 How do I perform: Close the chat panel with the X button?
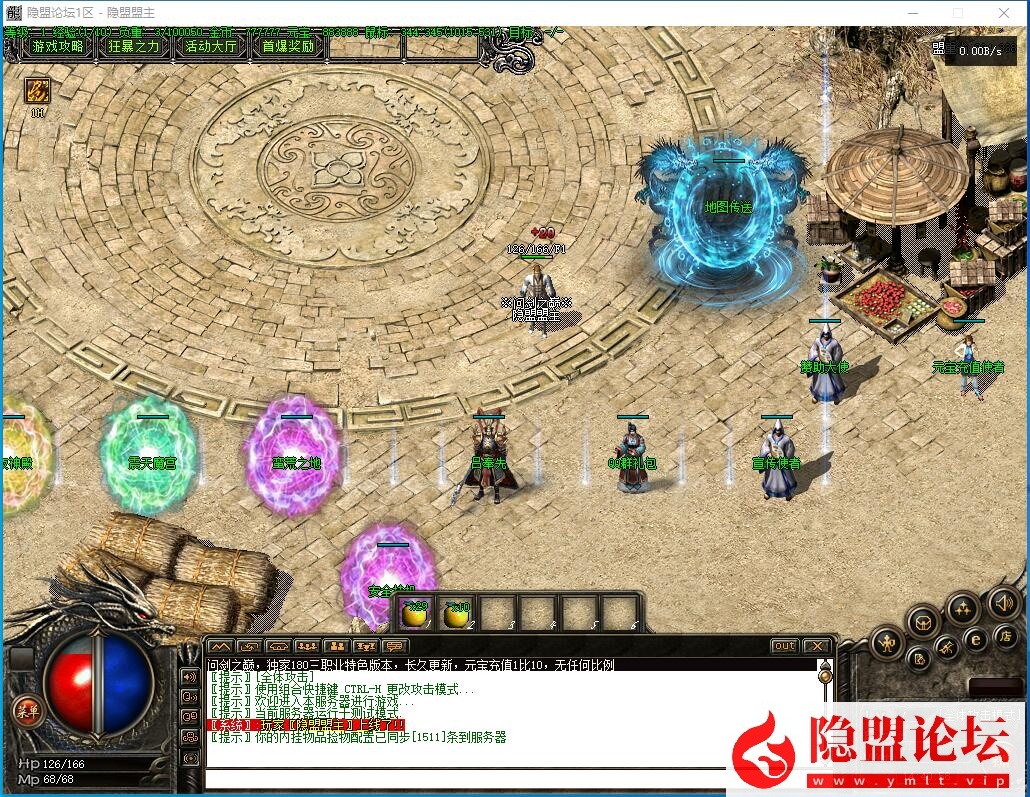point(816,646)
